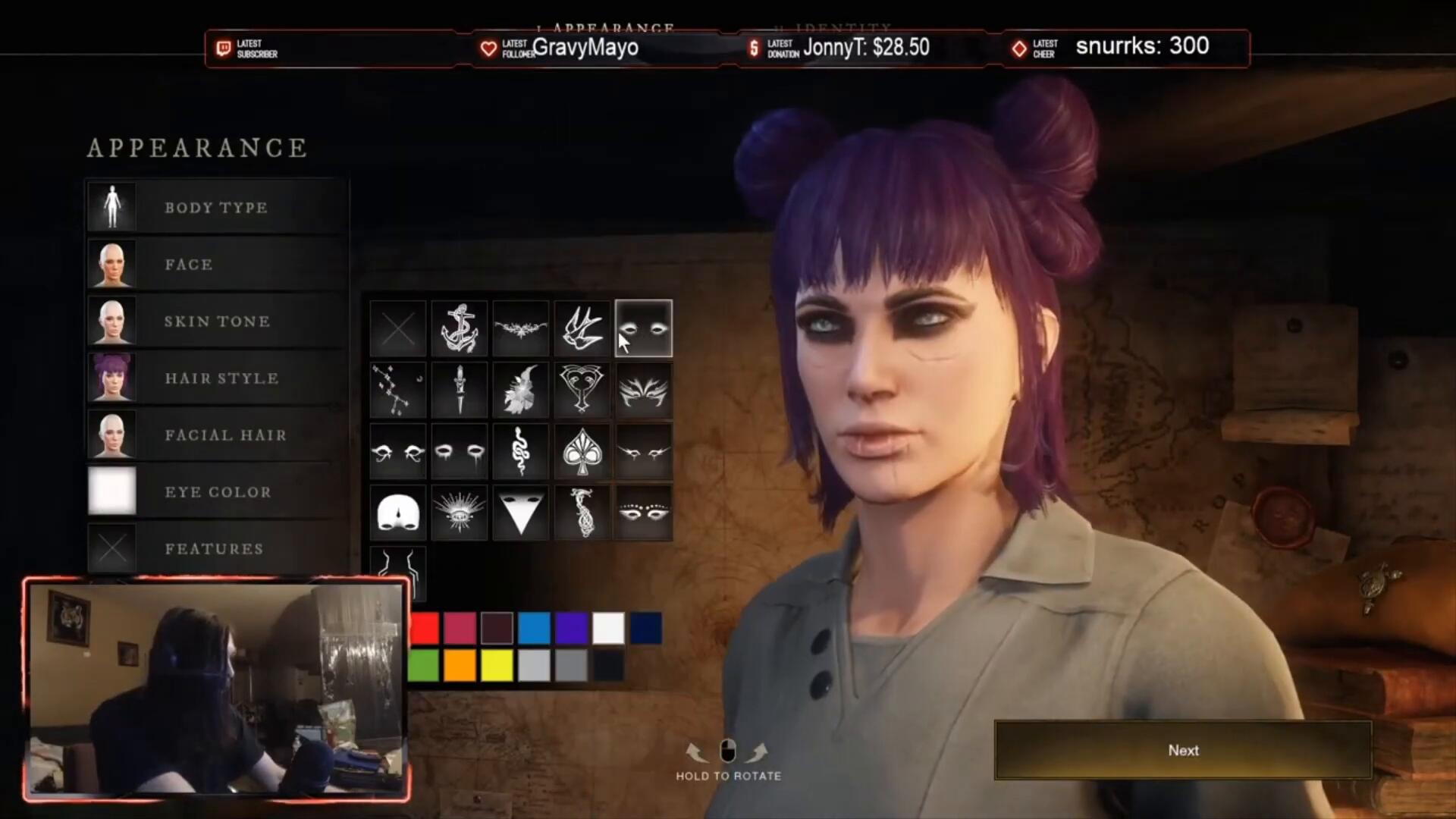Choose the no-feature X tile
1456x819 pixels.
398,328
